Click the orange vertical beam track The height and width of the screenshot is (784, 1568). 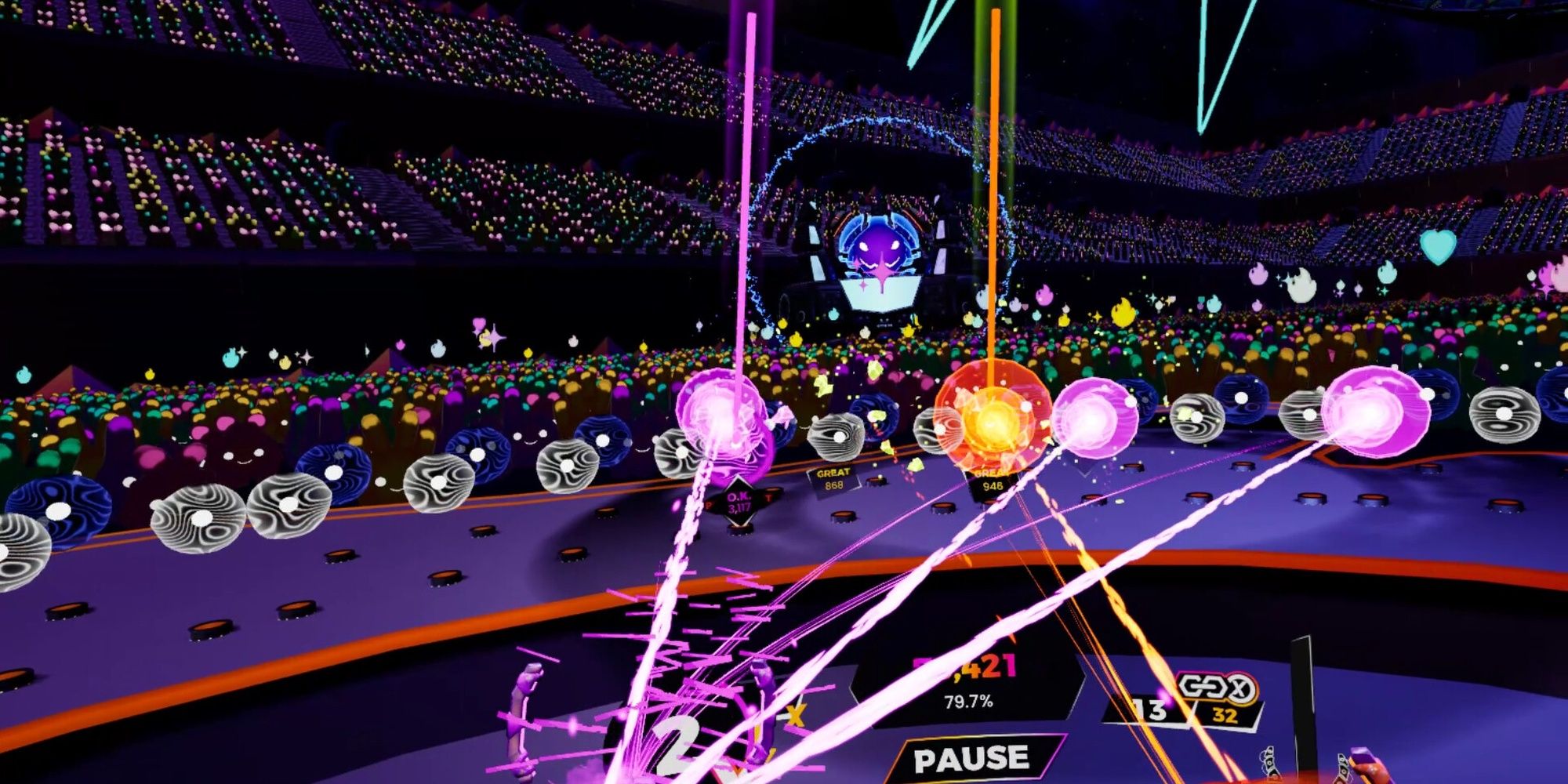(x=996, y=196)
